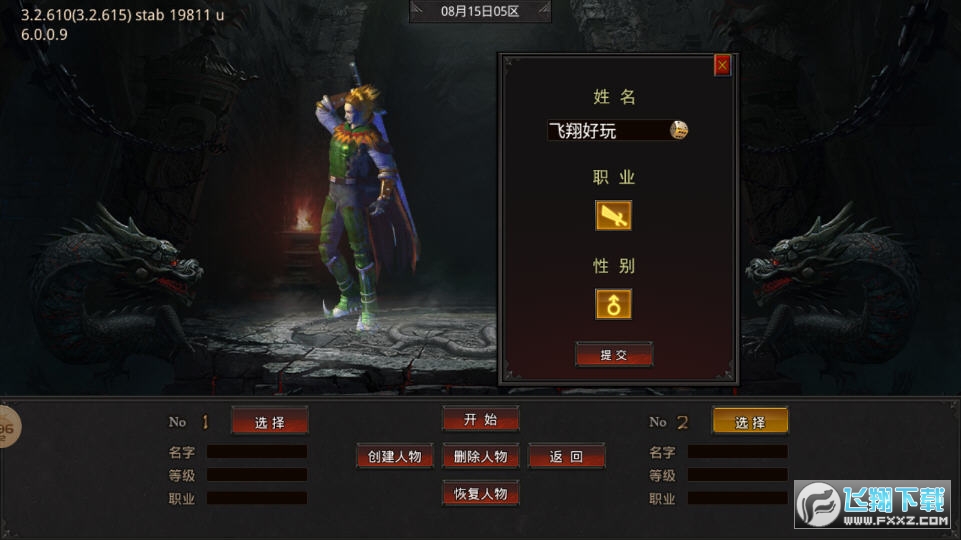Close the character creation panel

click(722, 66)
